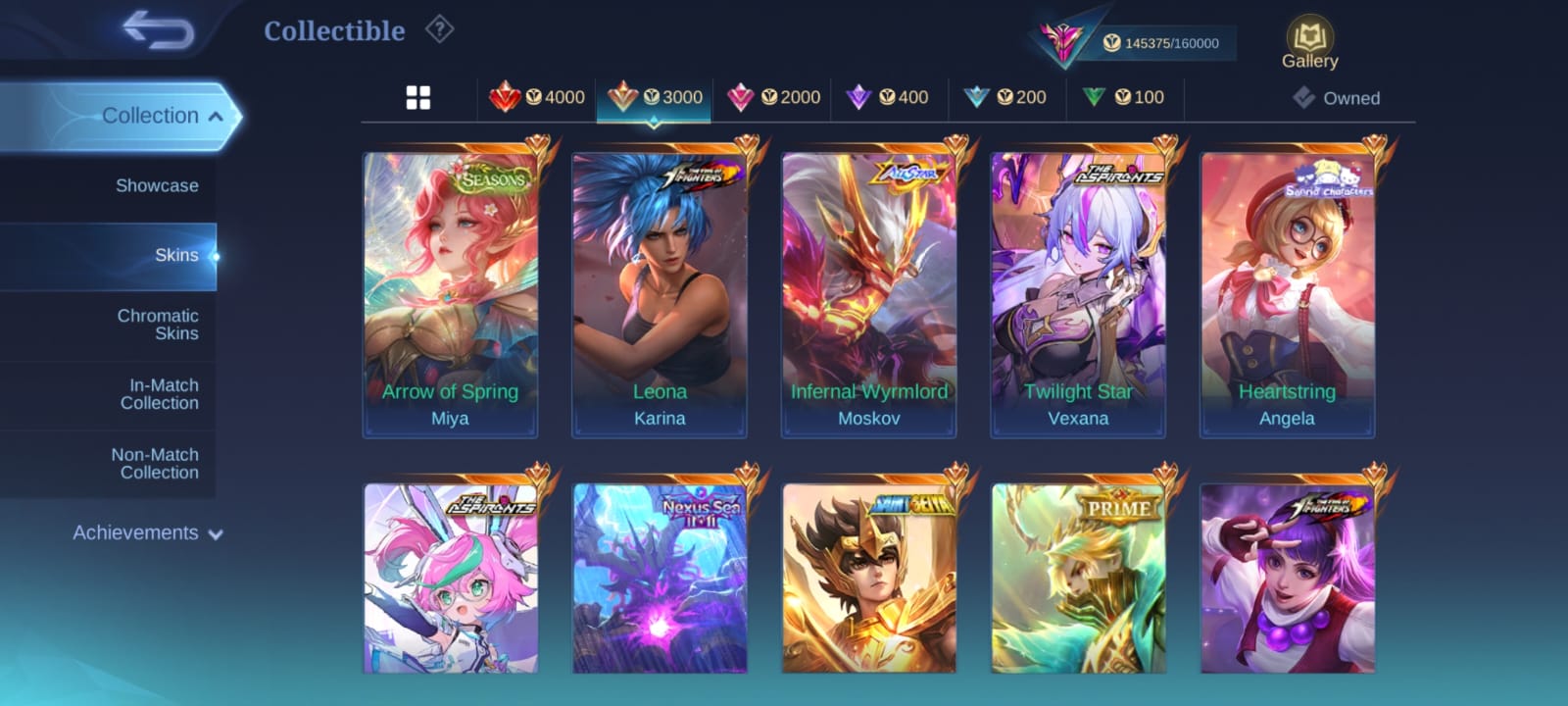
Task: Open the Showcase menu entry
Action: pos(157,185)
